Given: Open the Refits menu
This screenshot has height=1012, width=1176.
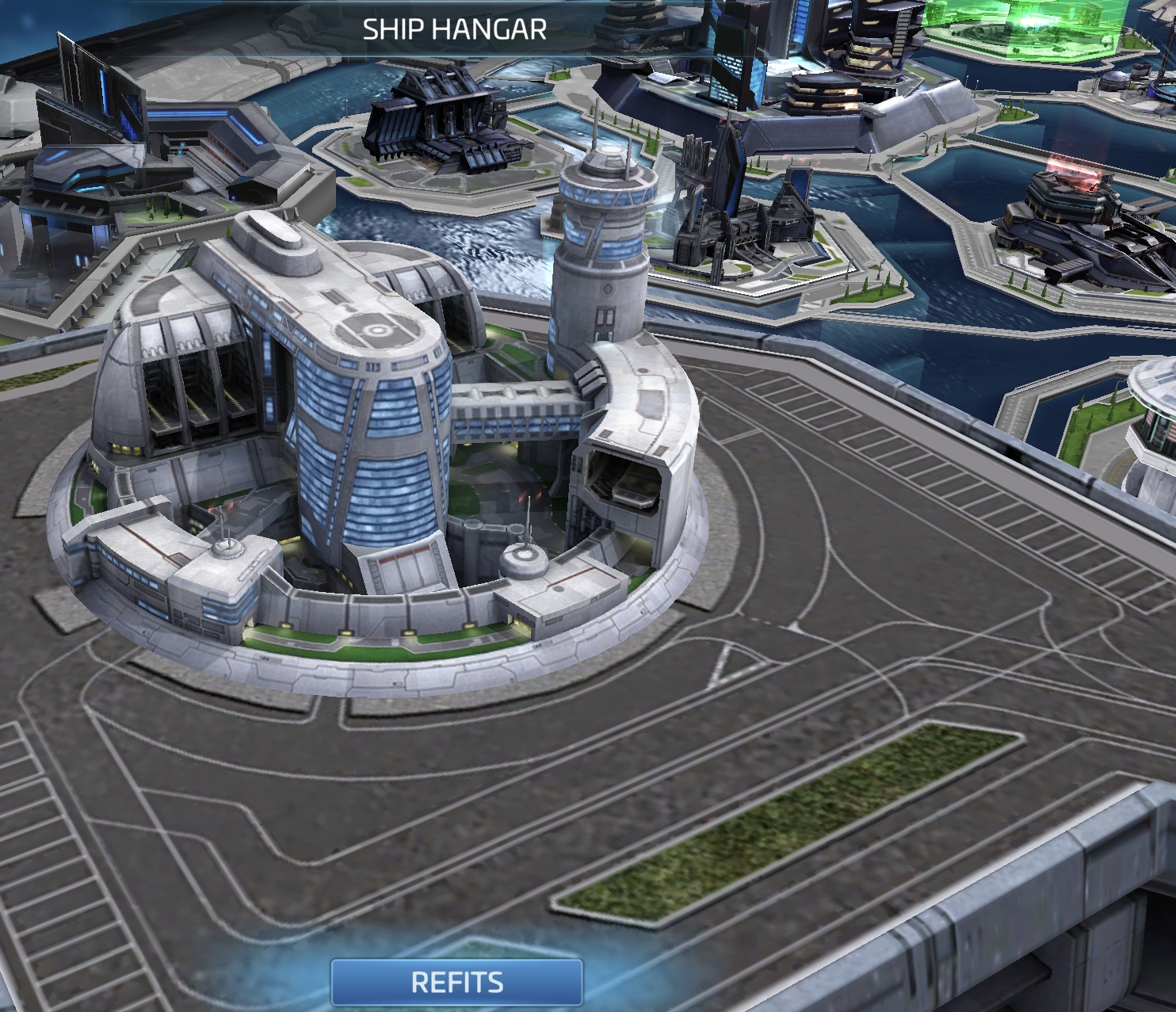Looking at the screenshot, I should 456,983.
